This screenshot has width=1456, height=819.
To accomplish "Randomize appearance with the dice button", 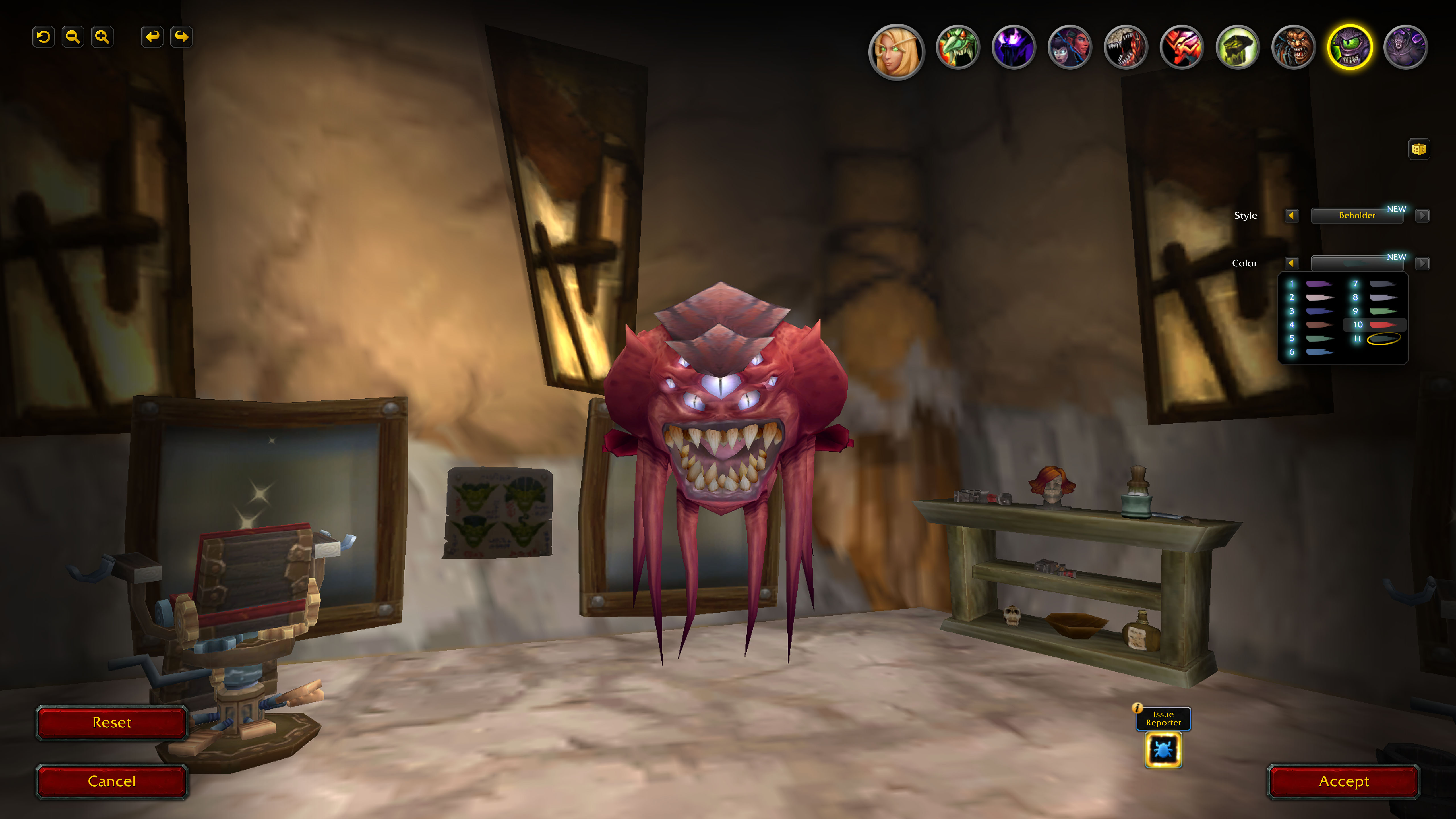I will (1418, 149).
